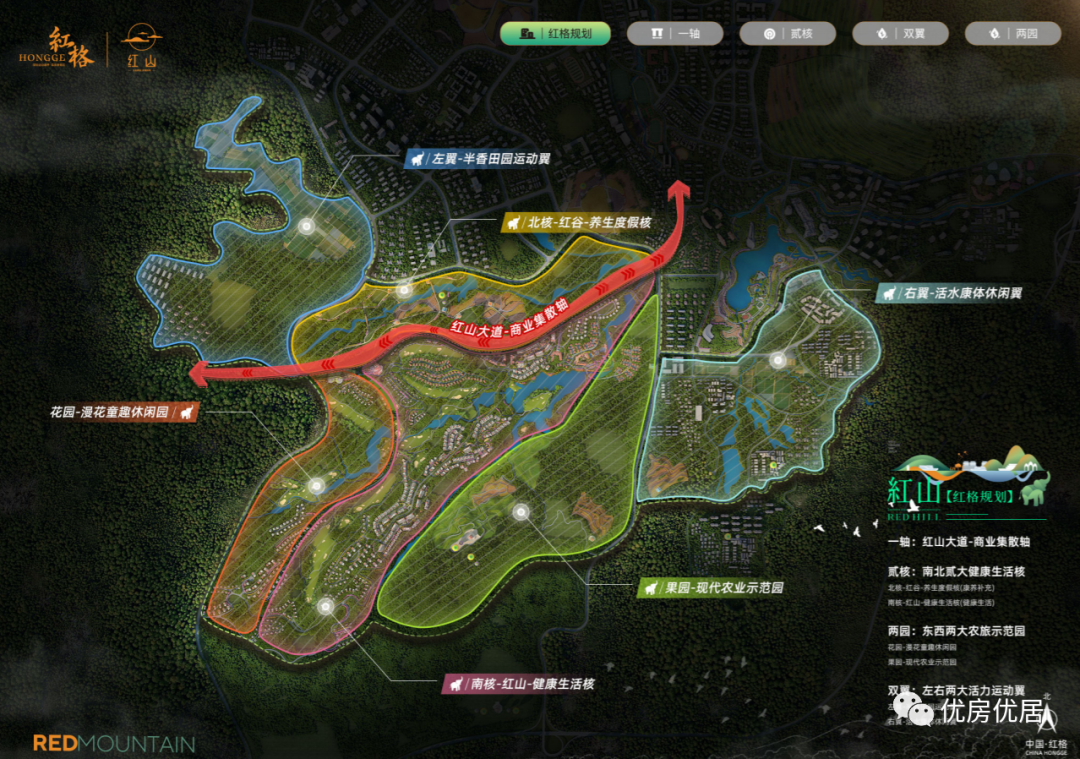The width and height of the screenshot is (1080, 759).
Task: Switch to the 两园 tab
Action: tap(1013, 33)
